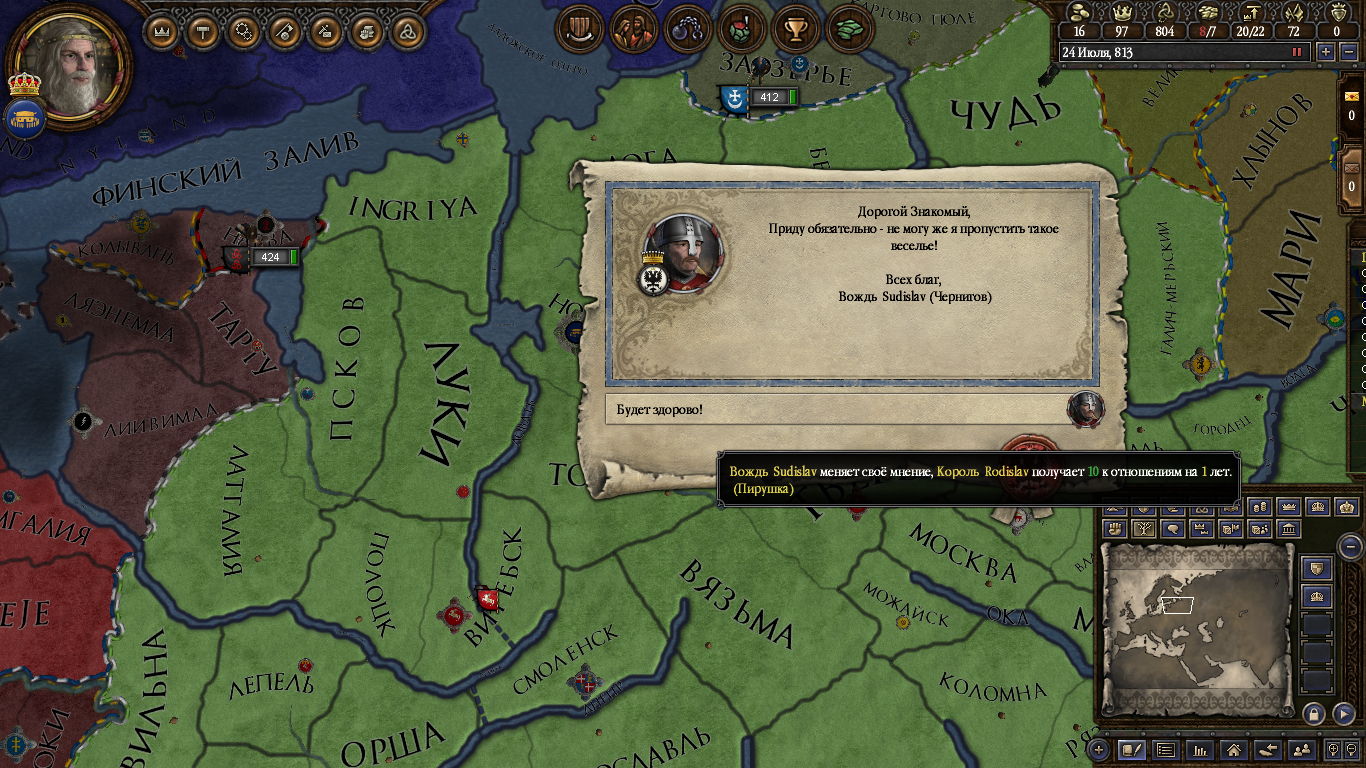Open the triquetra religion tab
1366x768 pixels.
point(407,31)
